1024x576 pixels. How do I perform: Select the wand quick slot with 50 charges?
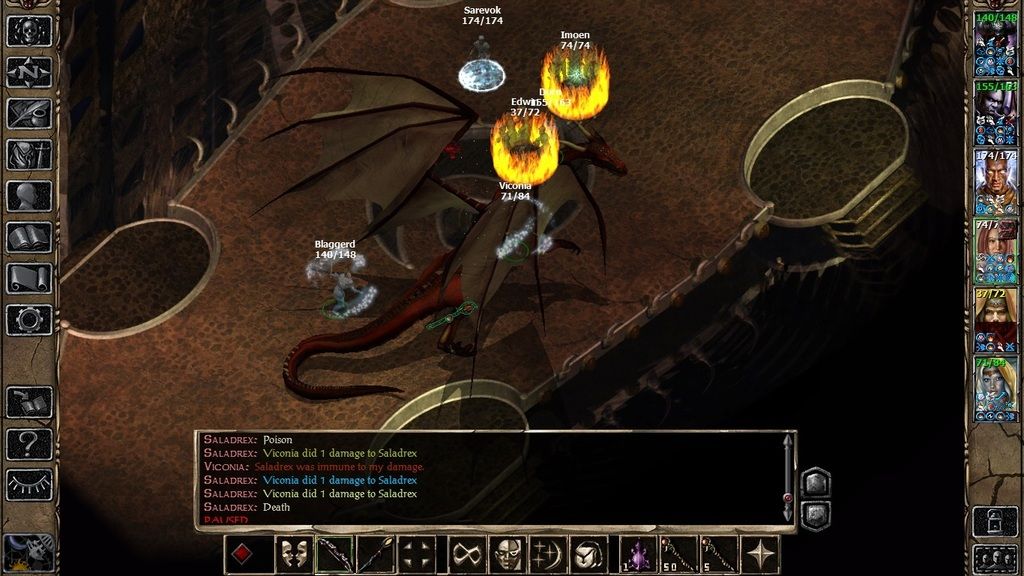[x=680, y=554]
